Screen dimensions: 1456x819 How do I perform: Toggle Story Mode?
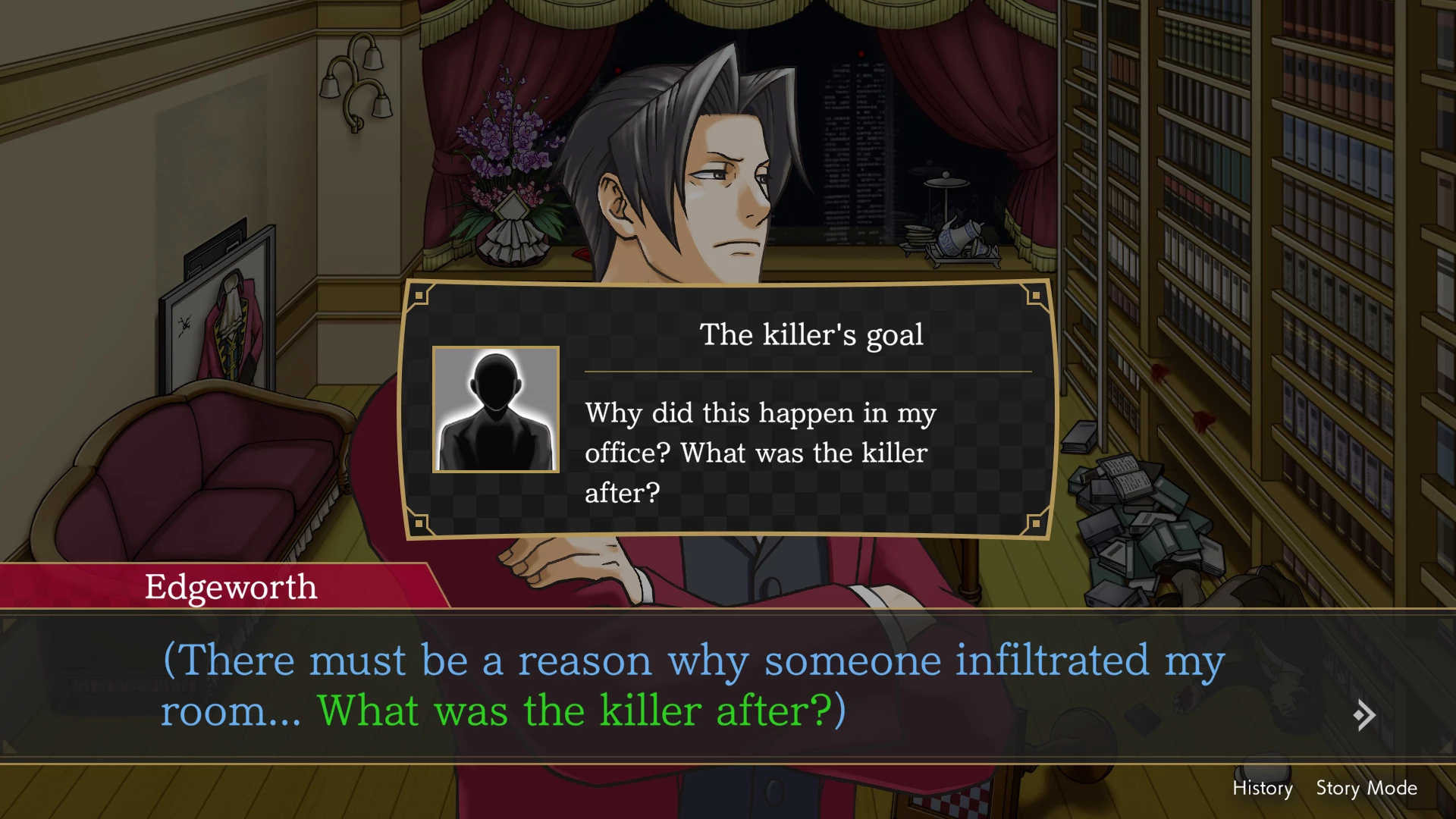point(1366,788)
